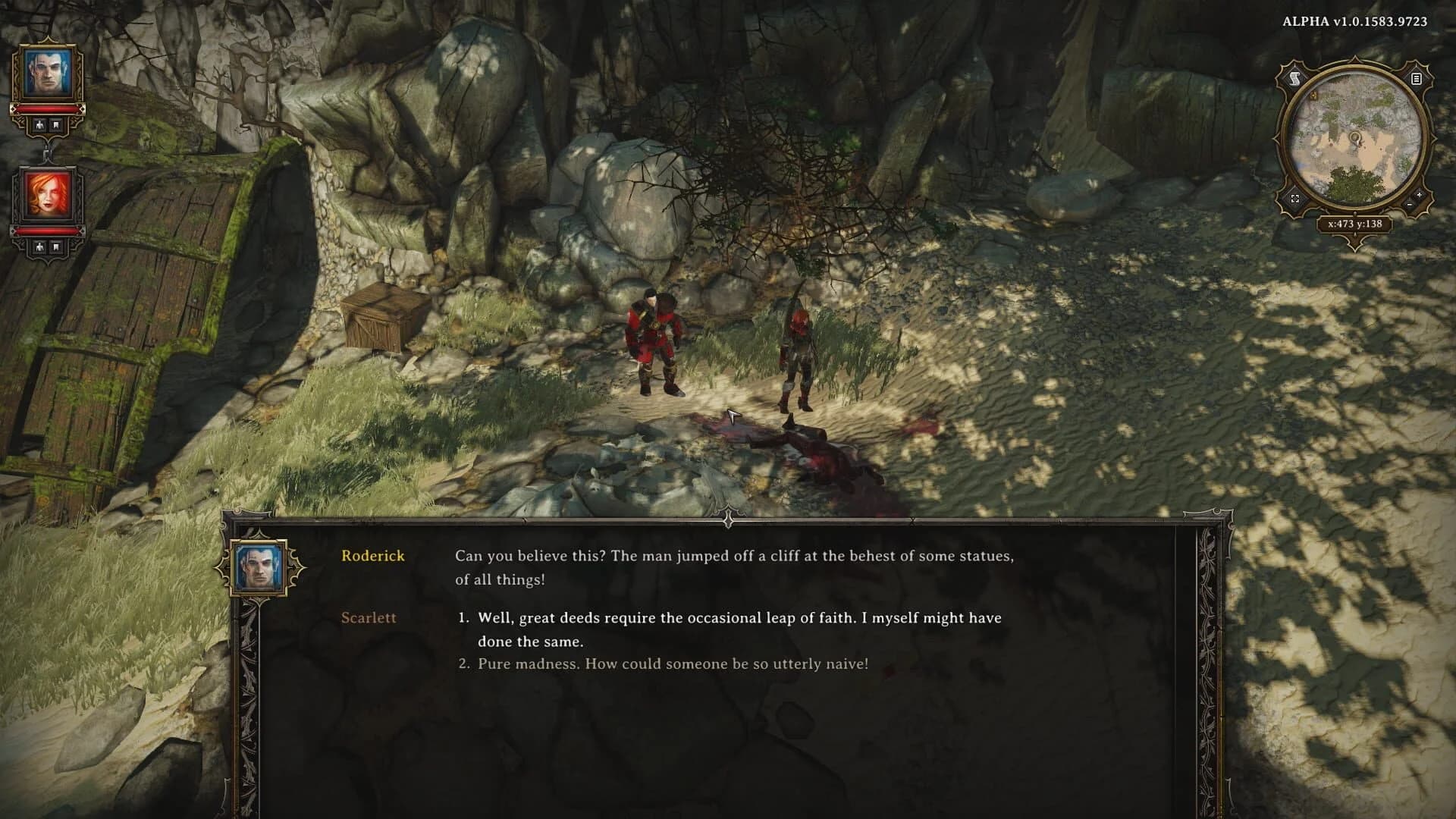
Task: Open the minimap menu list icon
Action: [x=1417, y=79]
